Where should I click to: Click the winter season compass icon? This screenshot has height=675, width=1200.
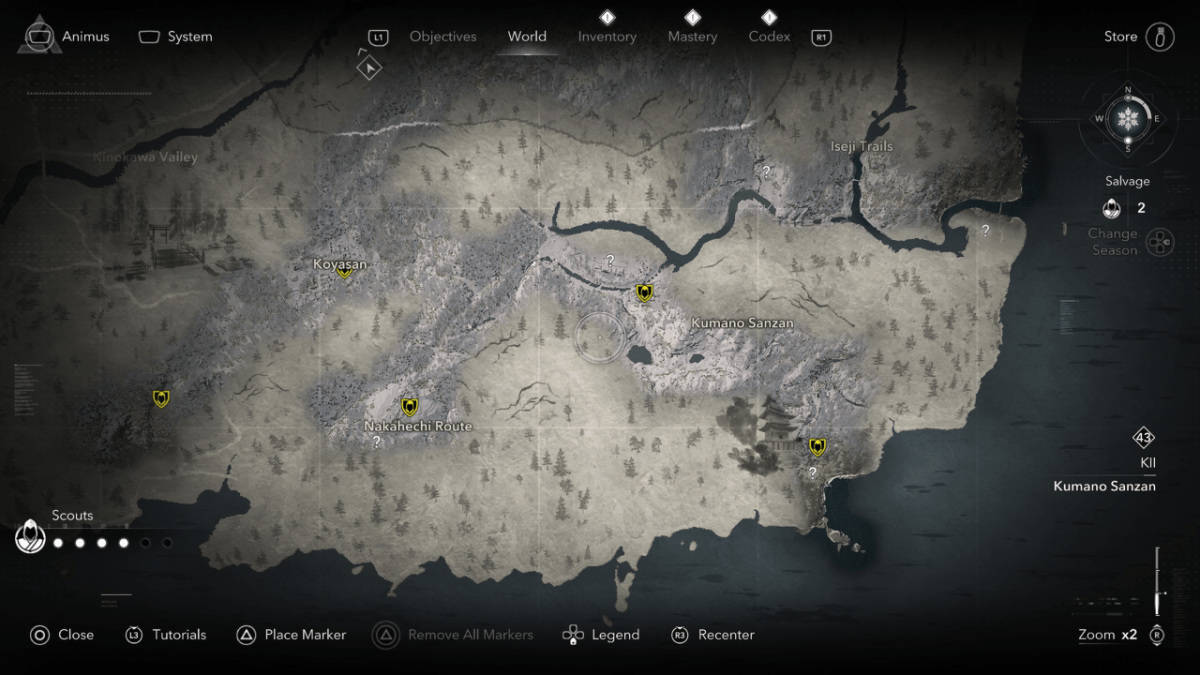coord(1128,119)
